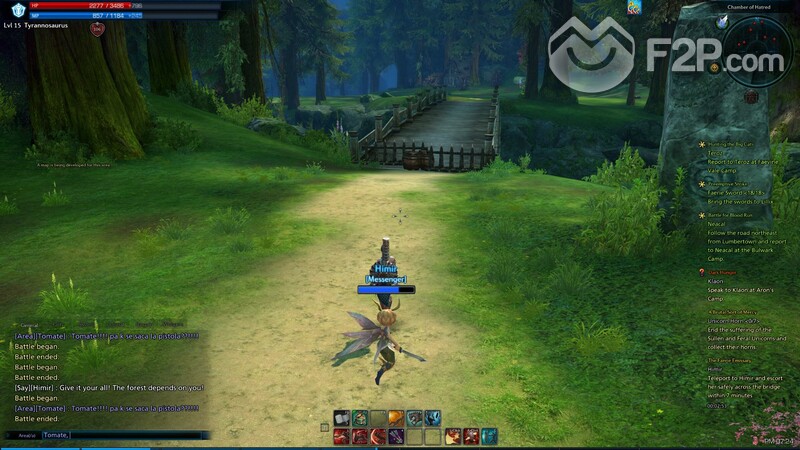Click the small hotbar lock toggle
The image size is (800, 450).
point(324,427)
